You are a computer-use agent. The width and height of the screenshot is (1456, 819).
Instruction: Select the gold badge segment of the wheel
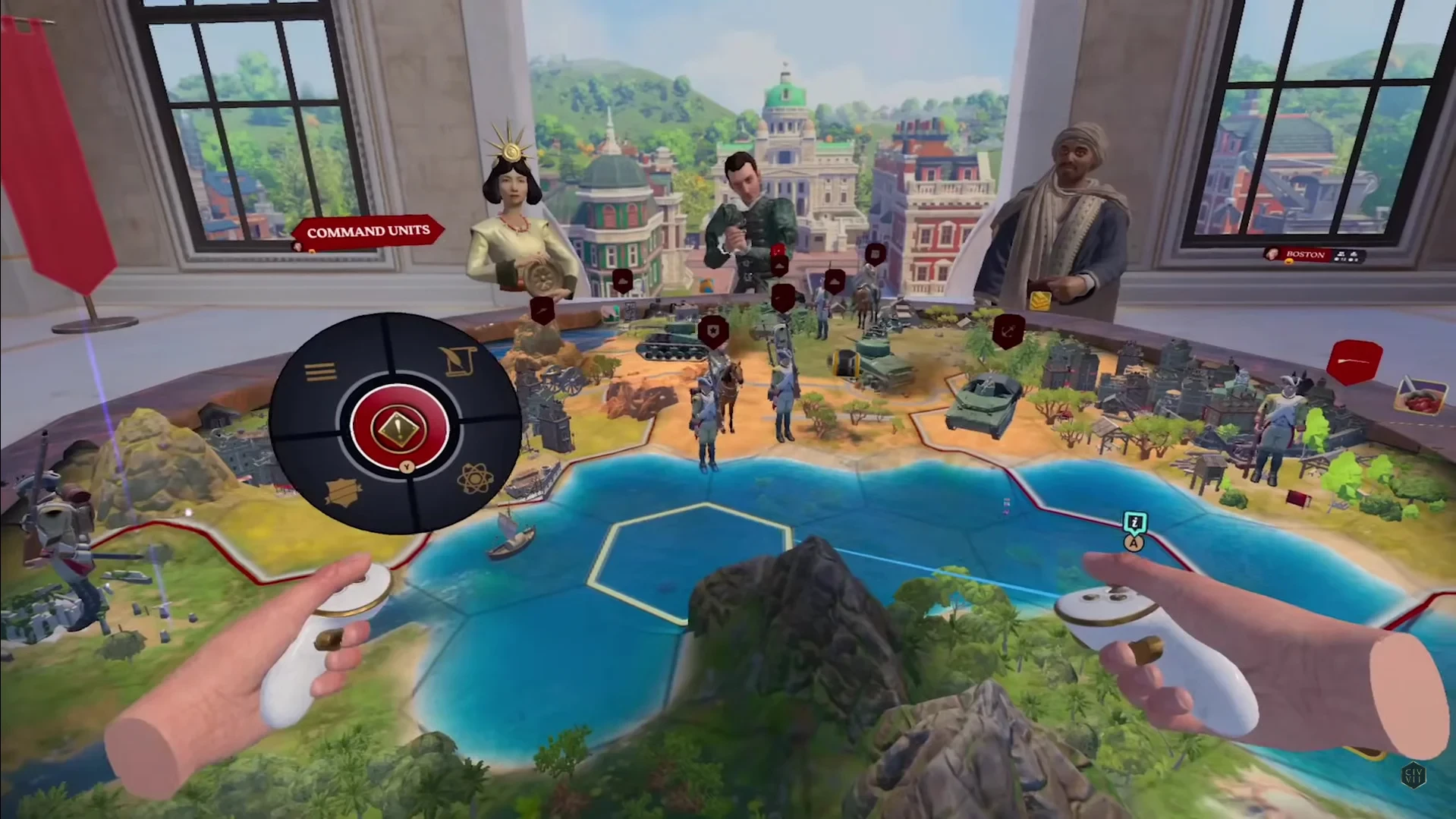click(x=343, y=492)
